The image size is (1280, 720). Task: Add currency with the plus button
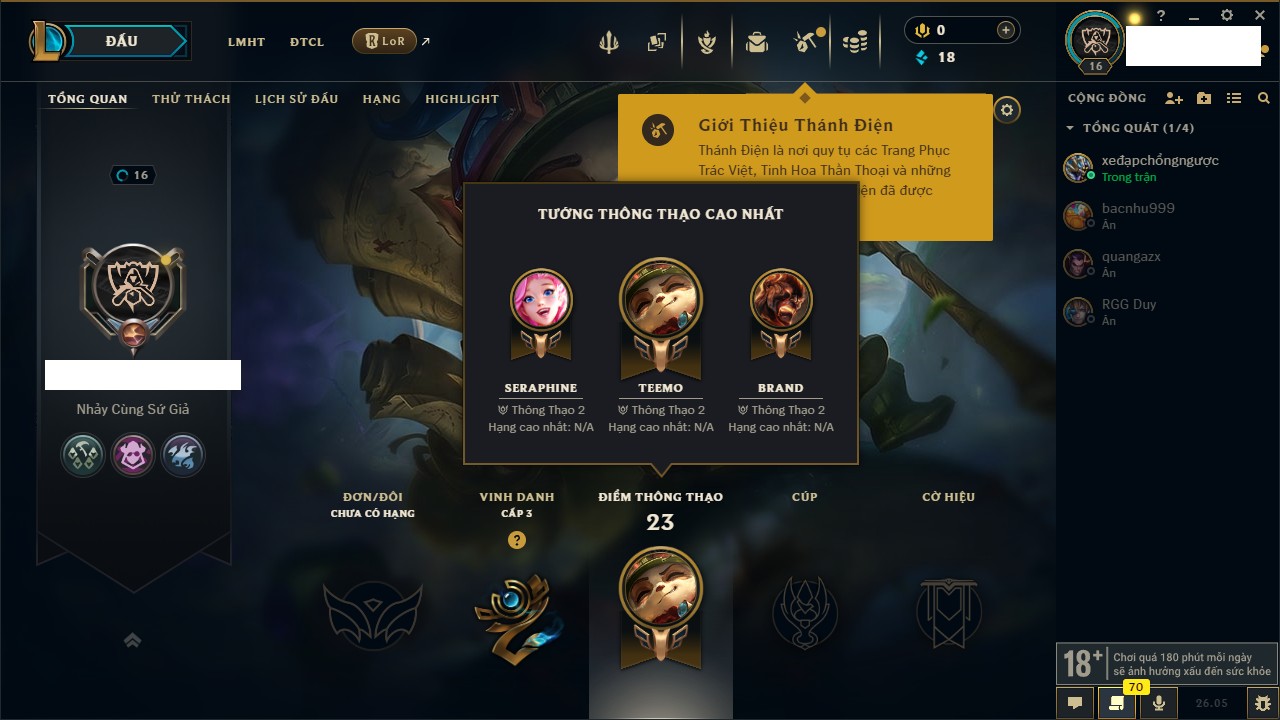1006,30
